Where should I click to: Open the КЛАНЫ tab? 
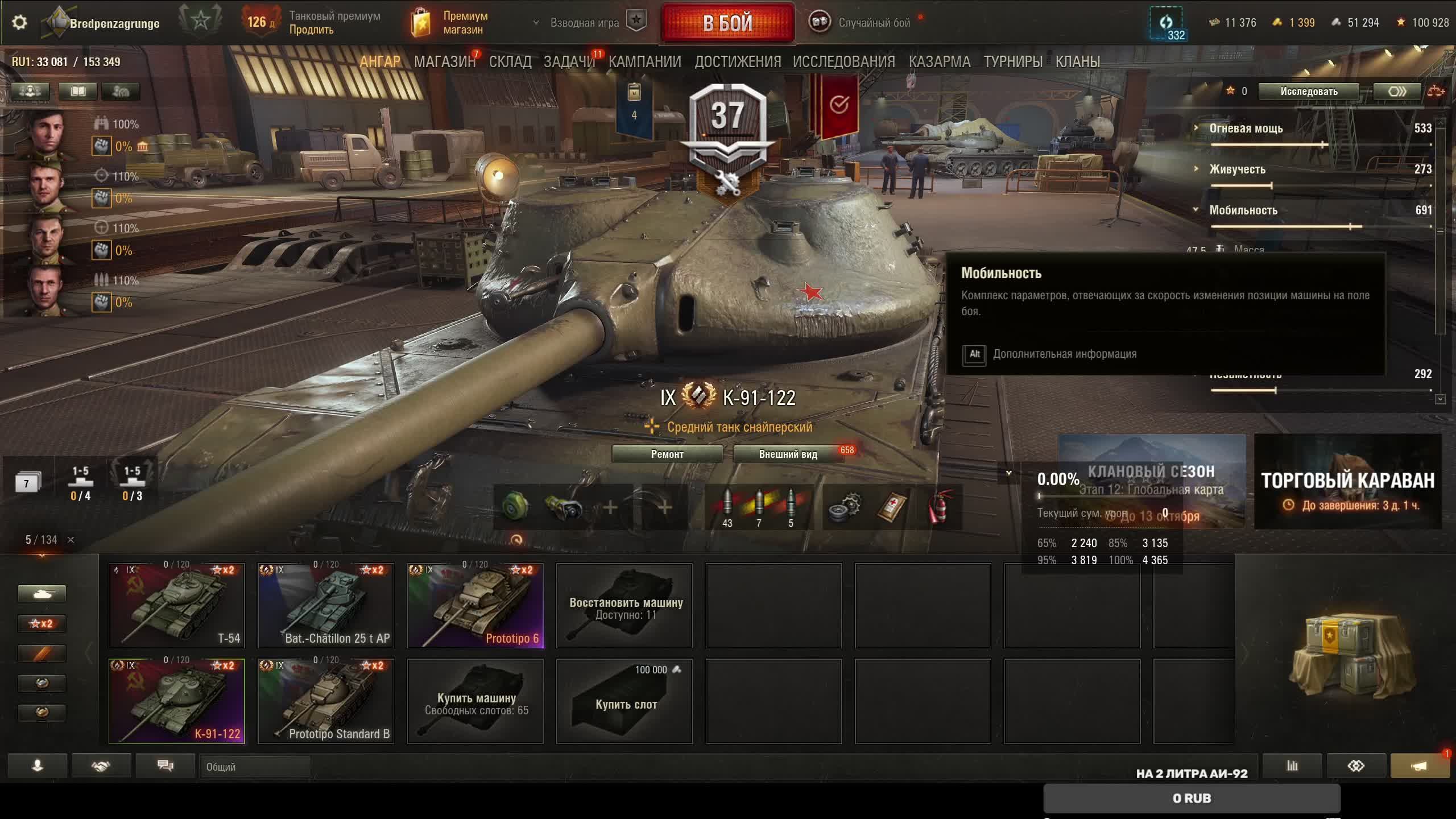click(1077, 61)
